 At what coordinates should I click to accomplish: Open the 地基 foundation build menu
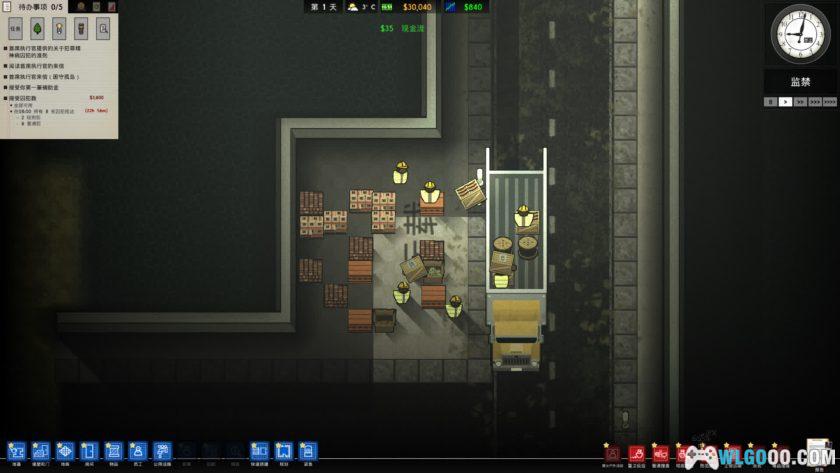click(65, 452)
